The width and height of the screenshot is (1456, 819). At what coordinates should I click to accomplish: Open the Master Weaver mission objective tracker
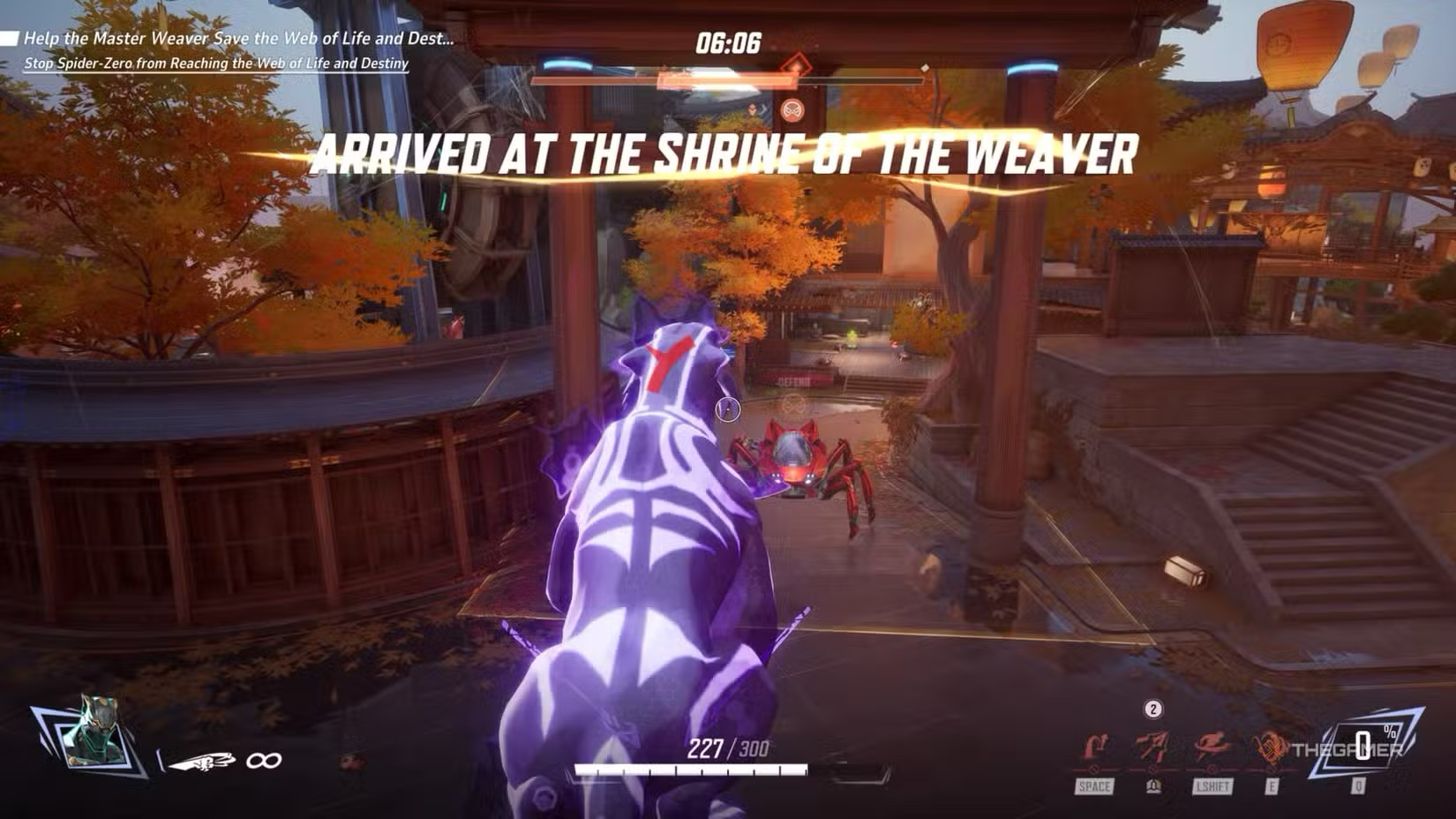tap(238, 39)
